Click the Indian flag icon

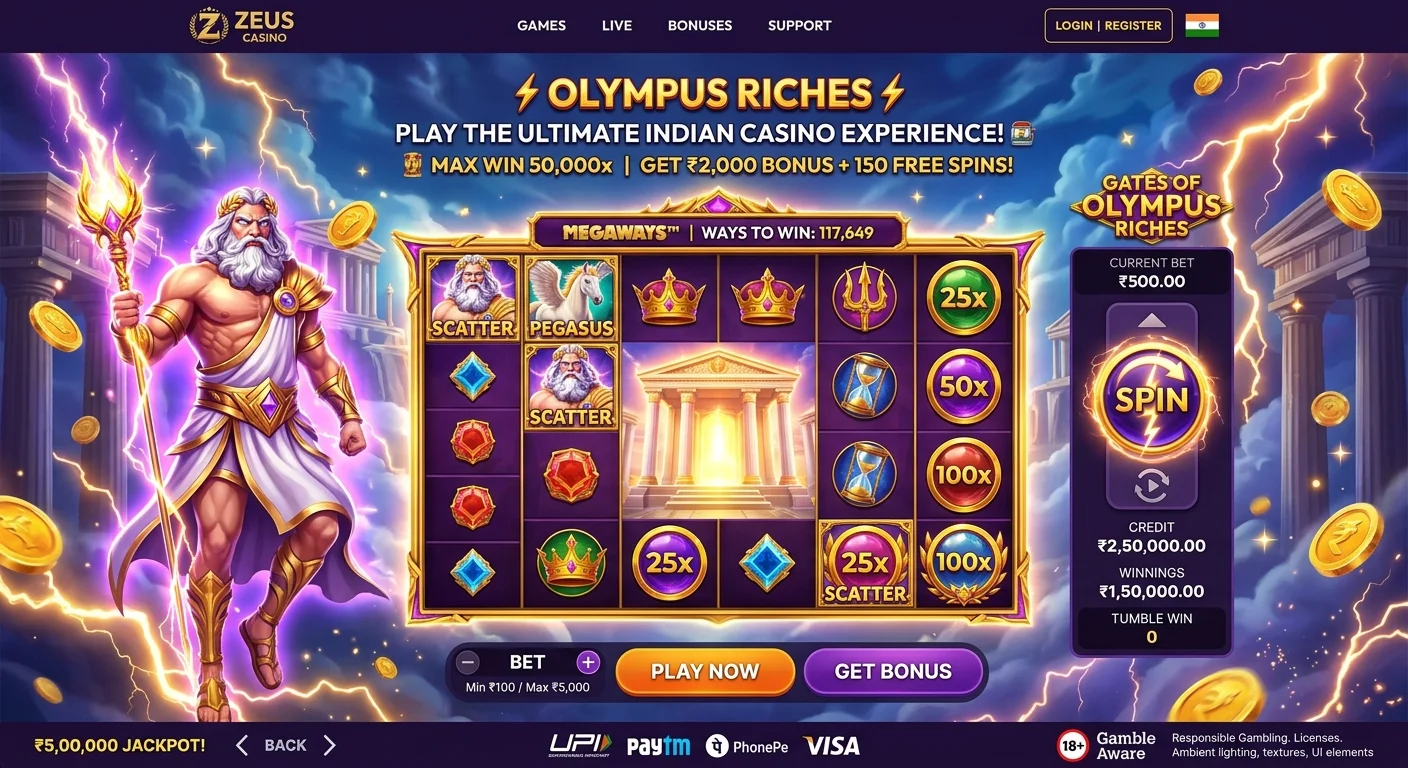coord(1203,25)
